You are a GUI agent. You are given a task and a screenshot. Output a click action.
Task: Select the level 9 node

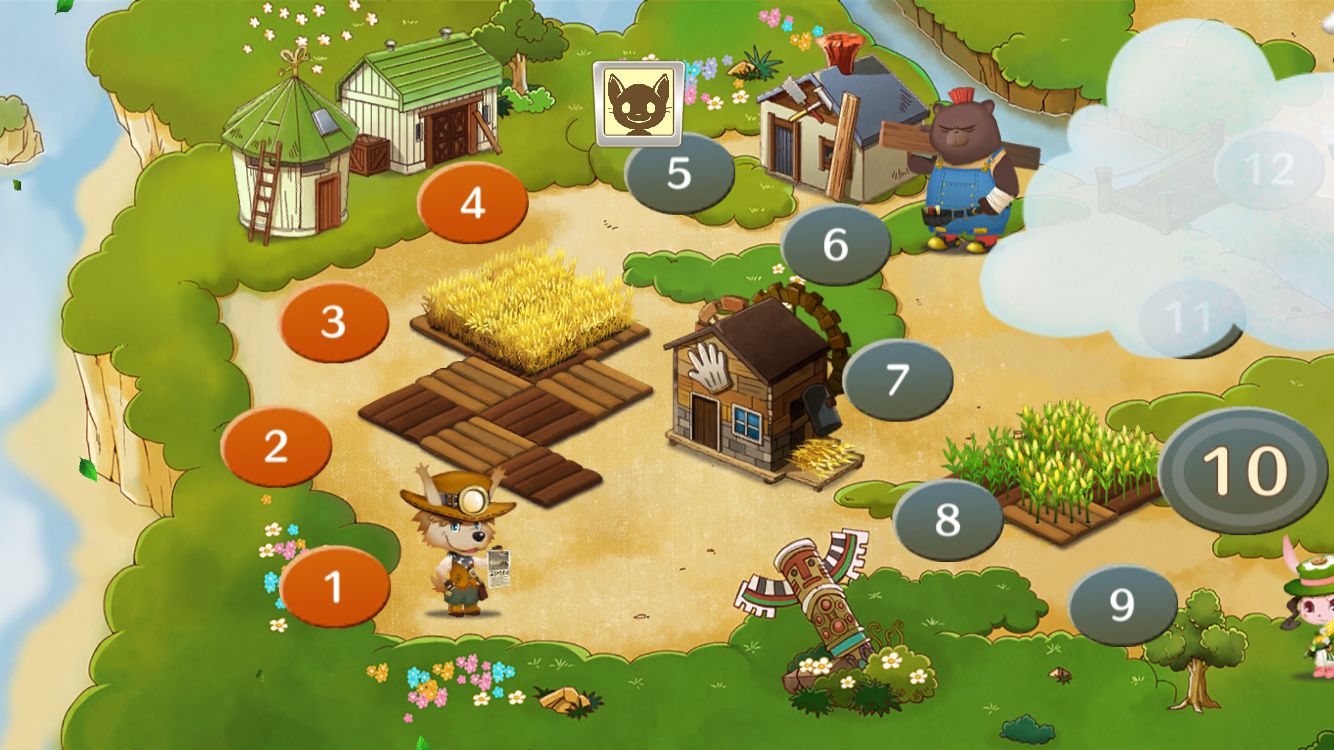(1122, 605)
